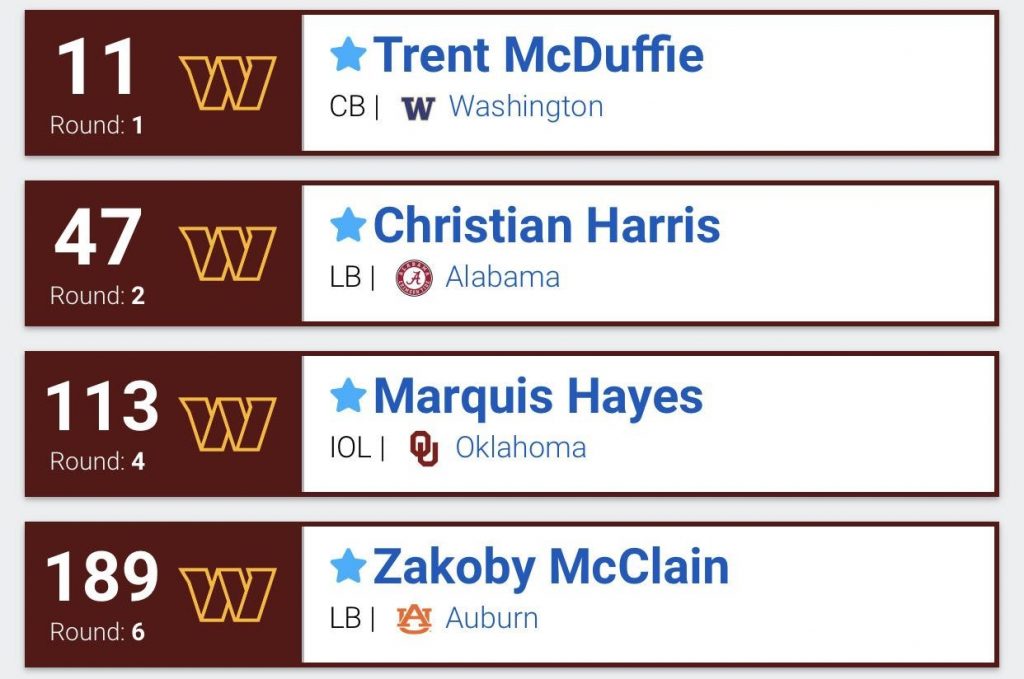Open the Washington college link
Viewport: 1024px width, 679px height.
click(525, 107)
